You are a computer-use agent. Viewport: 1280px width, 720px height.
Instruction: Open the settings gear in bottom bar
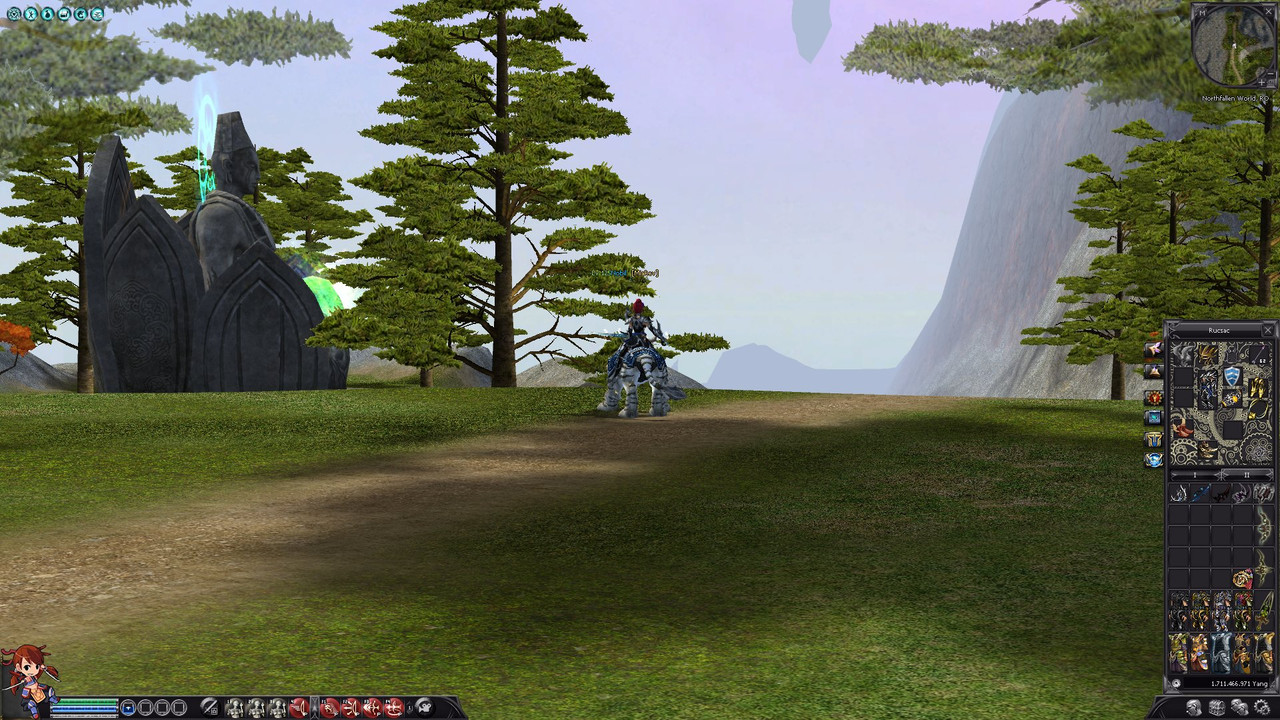pos(1262,708)
